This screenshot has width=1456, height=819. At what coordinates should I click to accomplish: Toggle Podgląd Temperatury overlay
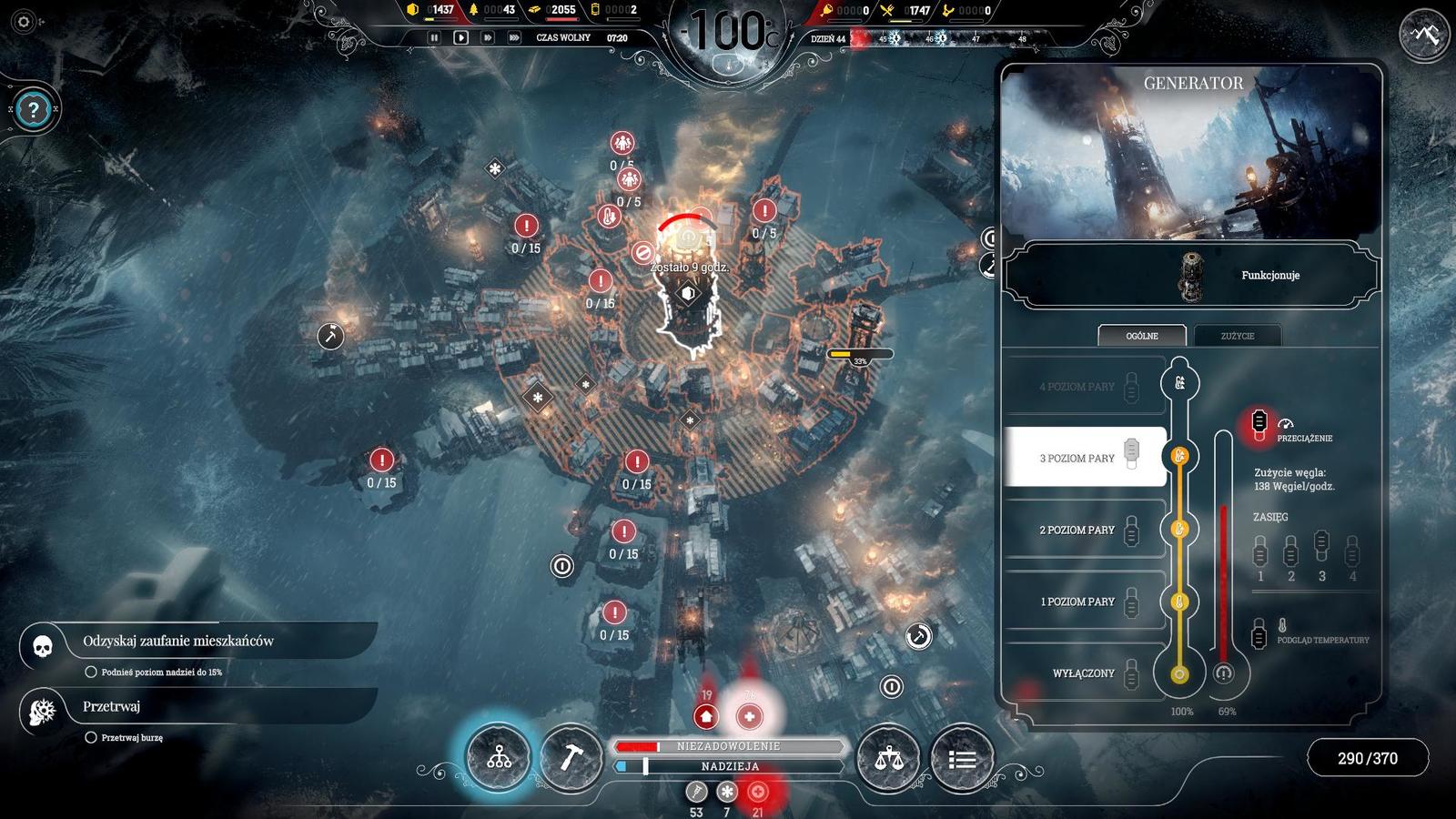click(x=1259, y=634)
